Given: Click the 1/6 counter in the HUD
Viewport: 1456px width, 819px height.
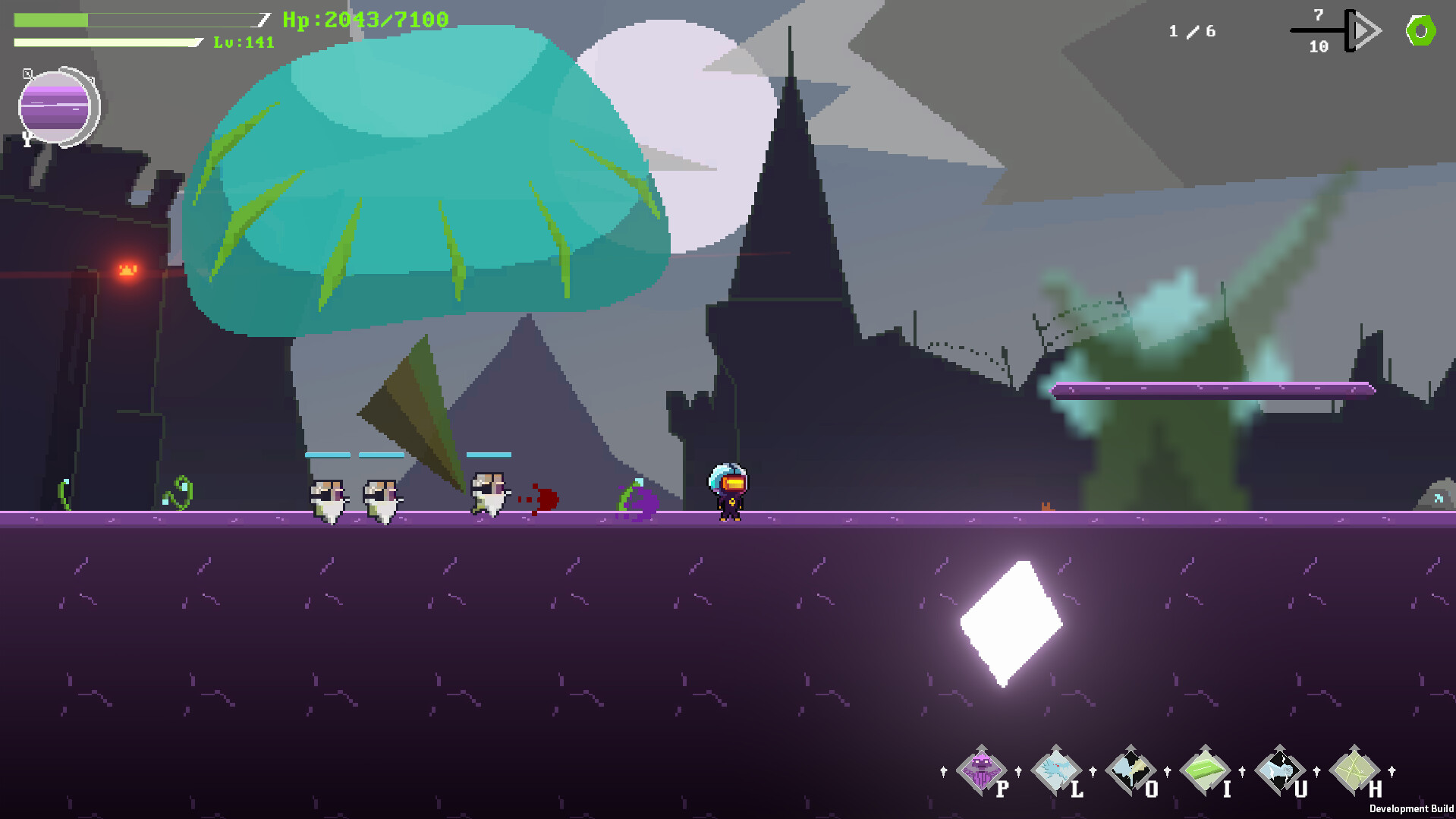Looking at the screenshot, I should coord(1190,31).
